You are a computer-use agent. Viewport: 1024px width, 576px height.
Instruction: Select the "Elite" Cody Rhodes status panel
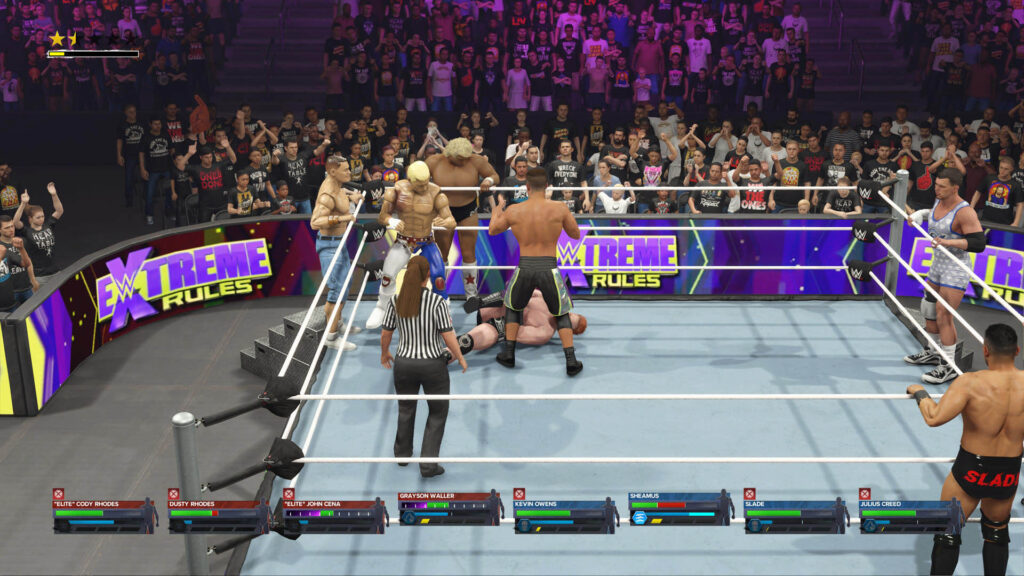coord(104,511)
